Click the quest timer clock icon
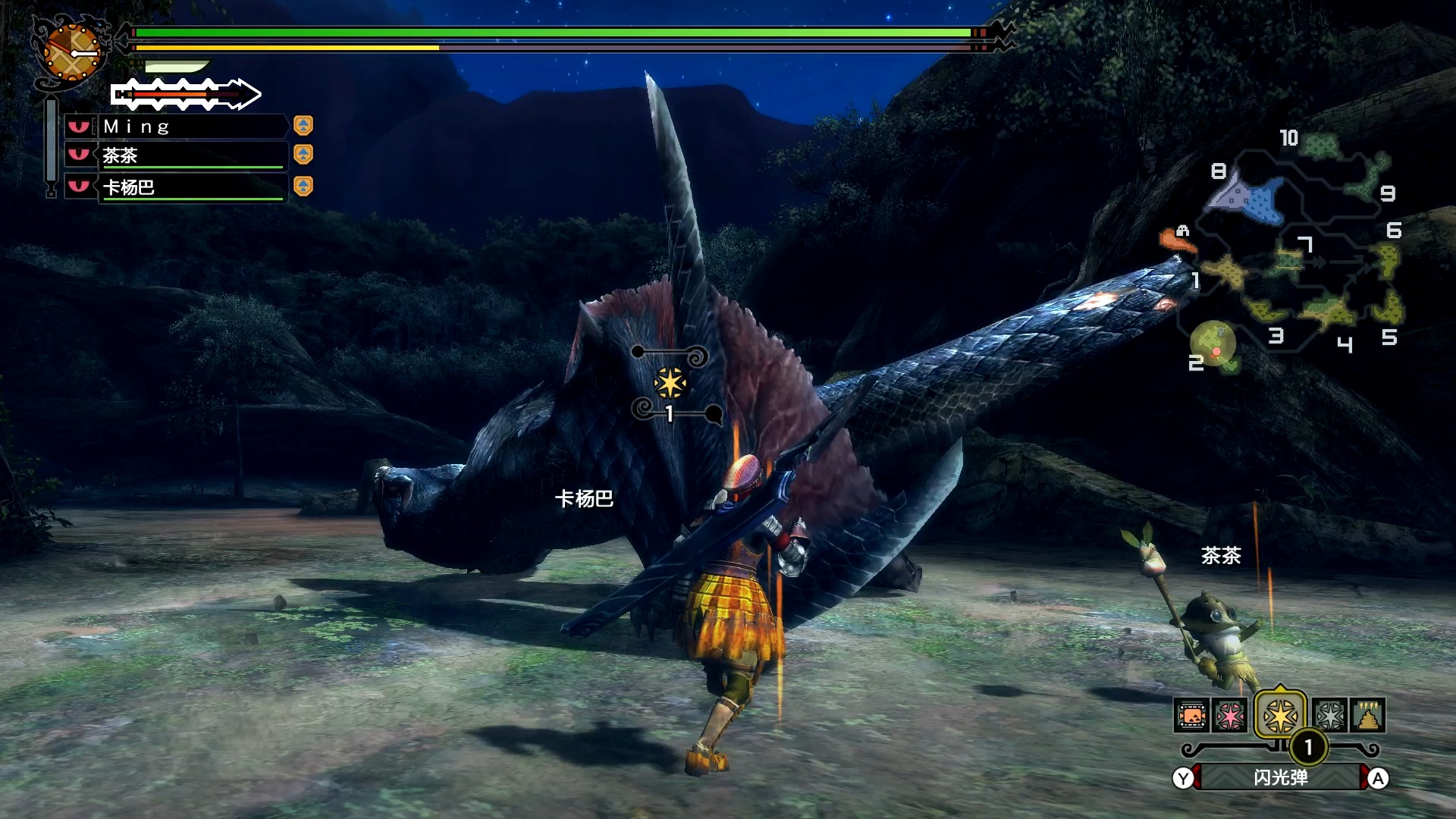The width and height of the screenshot is (1456, 819). pos(71,52)
